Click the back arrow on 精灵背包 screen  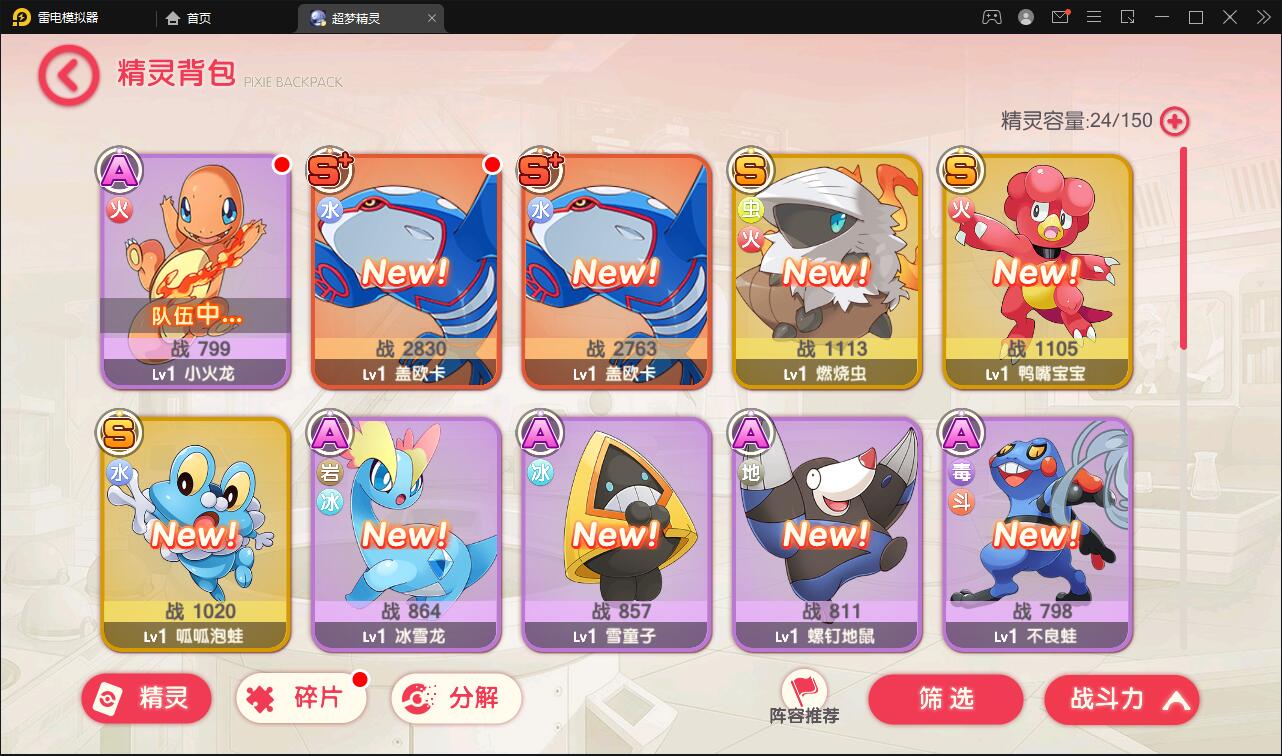[x=65, y=75]
